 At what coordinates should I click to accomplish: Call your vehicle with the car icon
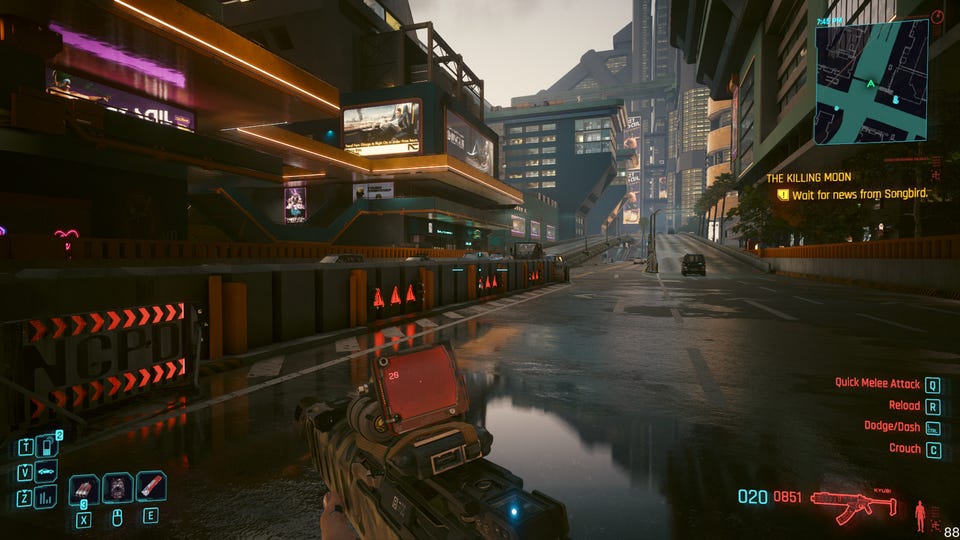click(x=46, y=472)
